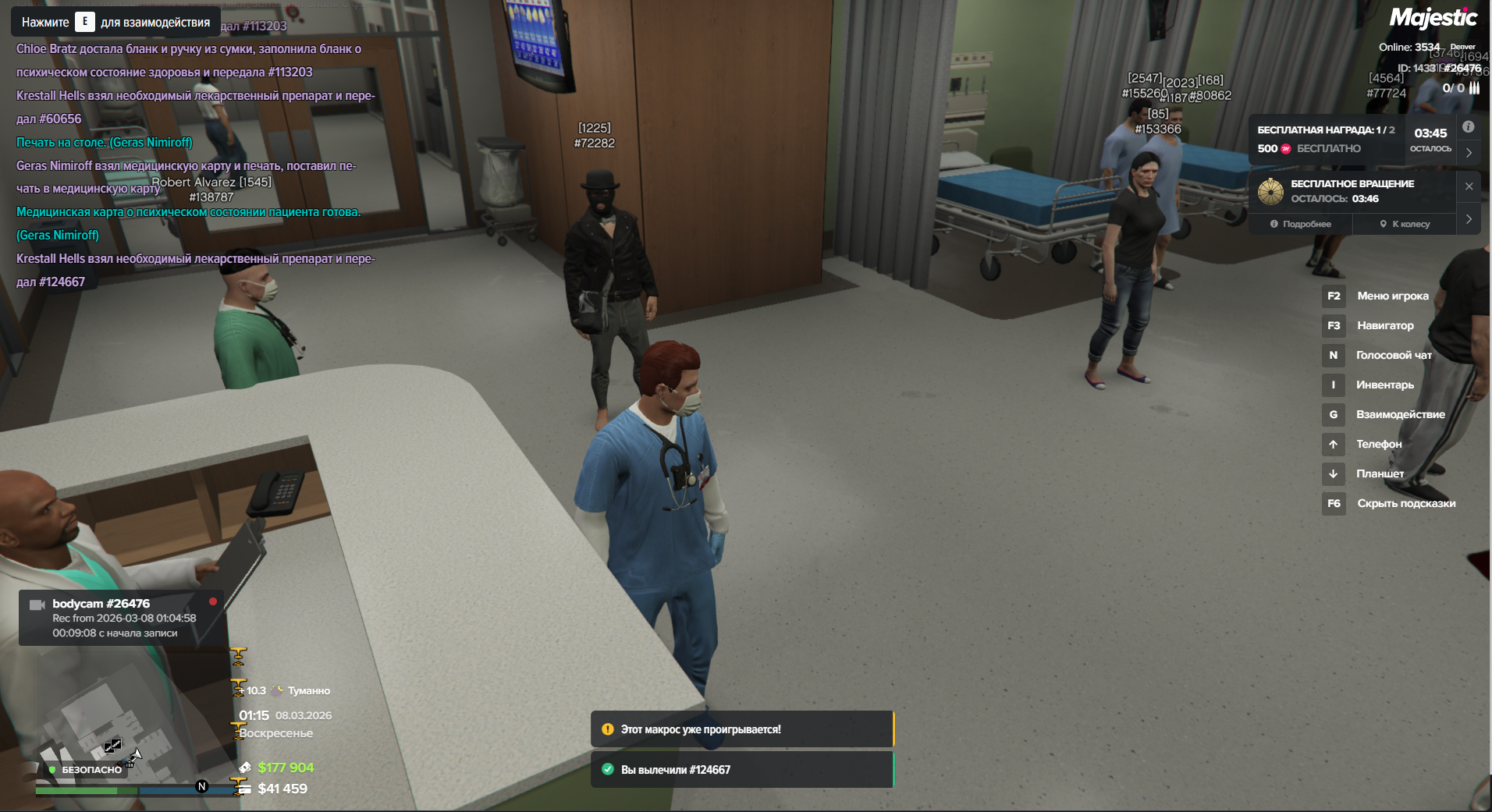Select the bodycam recording panel
Image resolution: width=1492 pixels, height=812 pixels.
[122, 618]
